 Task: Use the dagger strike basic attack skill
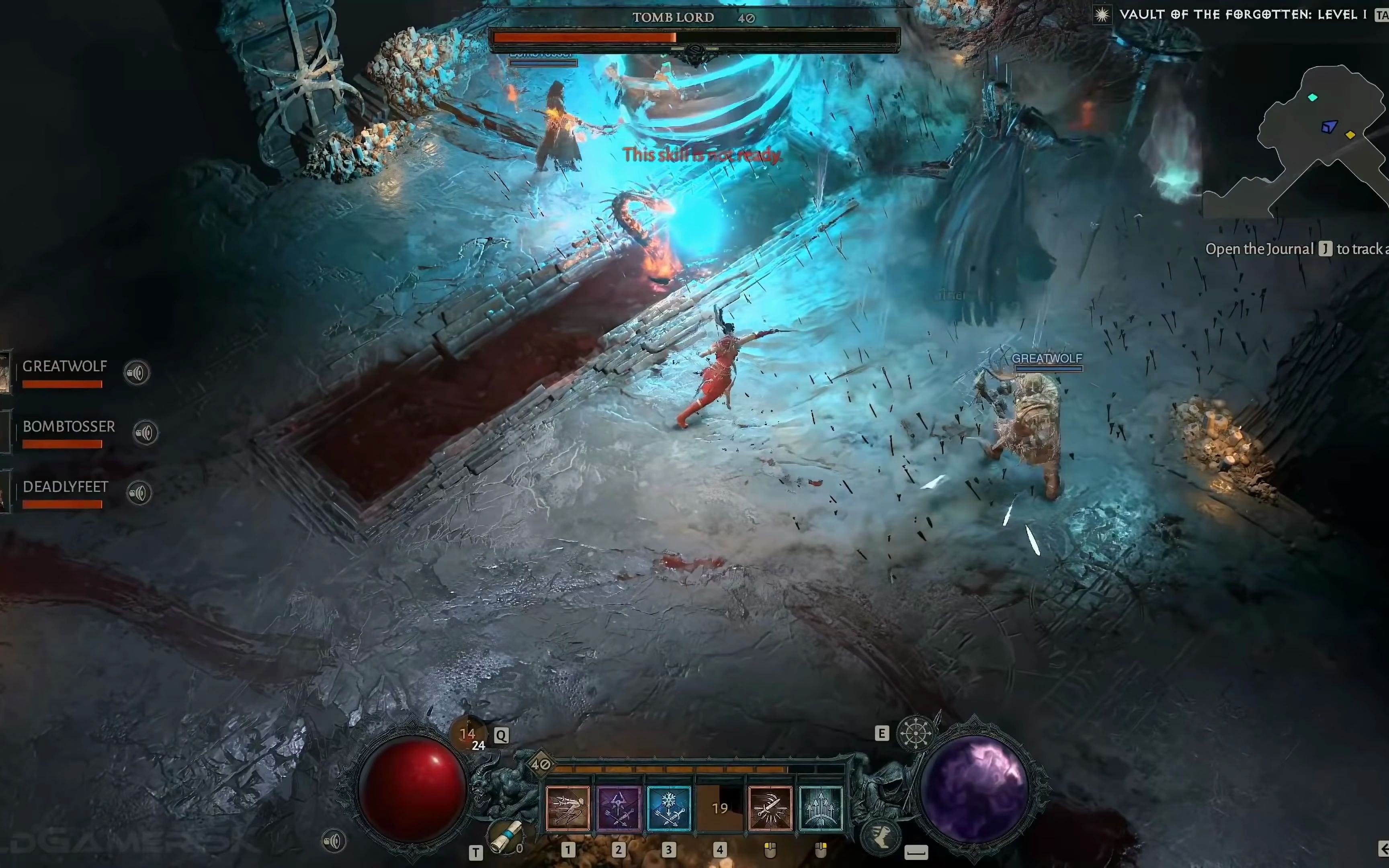pyautogui.click(x=770, y=808)
